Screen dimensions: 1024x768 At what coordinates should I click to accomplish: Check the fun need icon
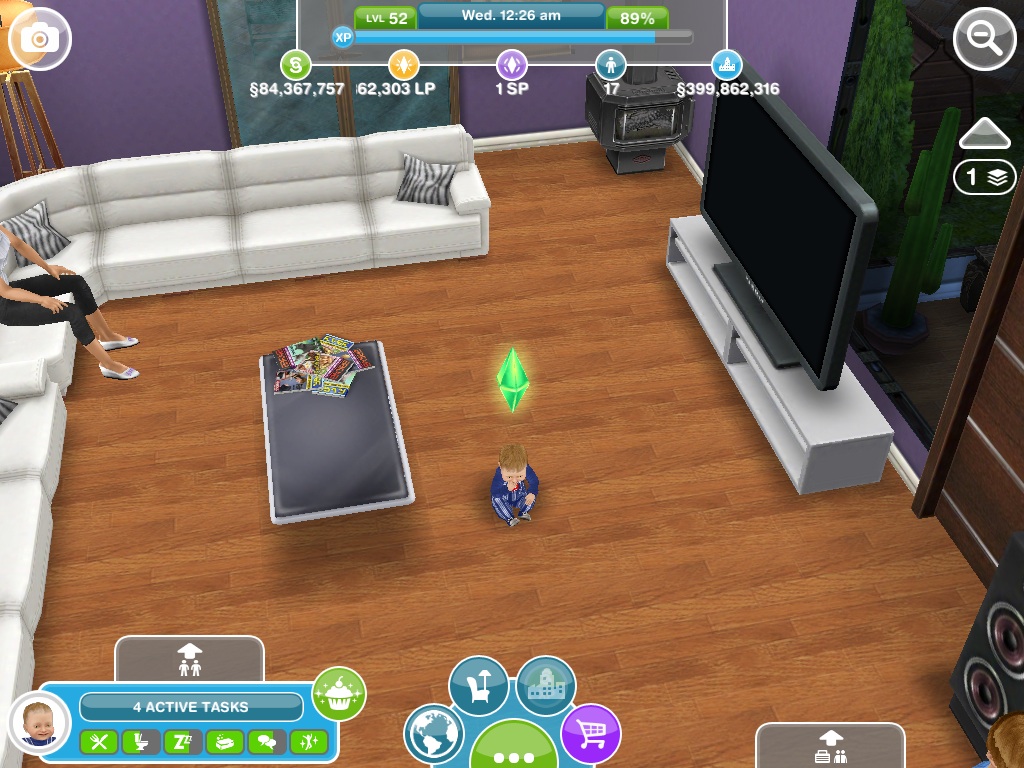click(308, 742)
